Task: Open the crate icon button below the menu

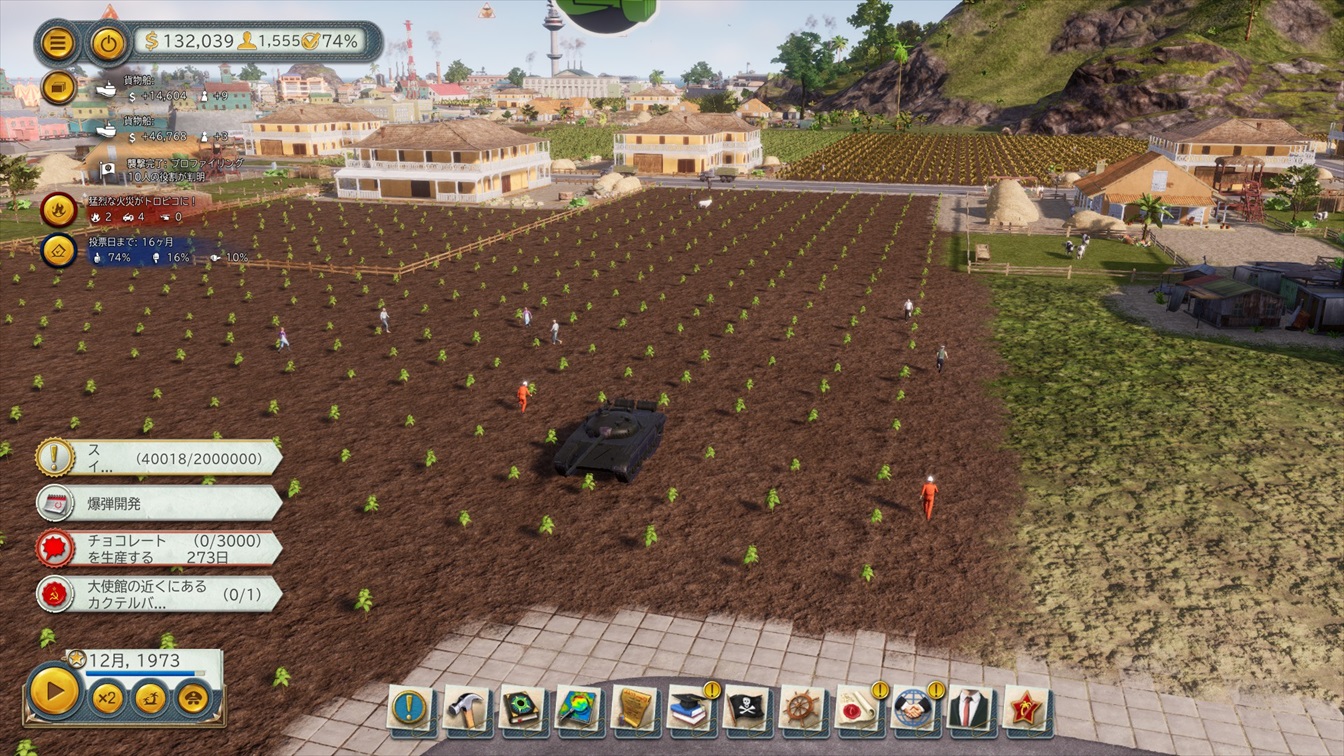Action: (x=59, y=87)
